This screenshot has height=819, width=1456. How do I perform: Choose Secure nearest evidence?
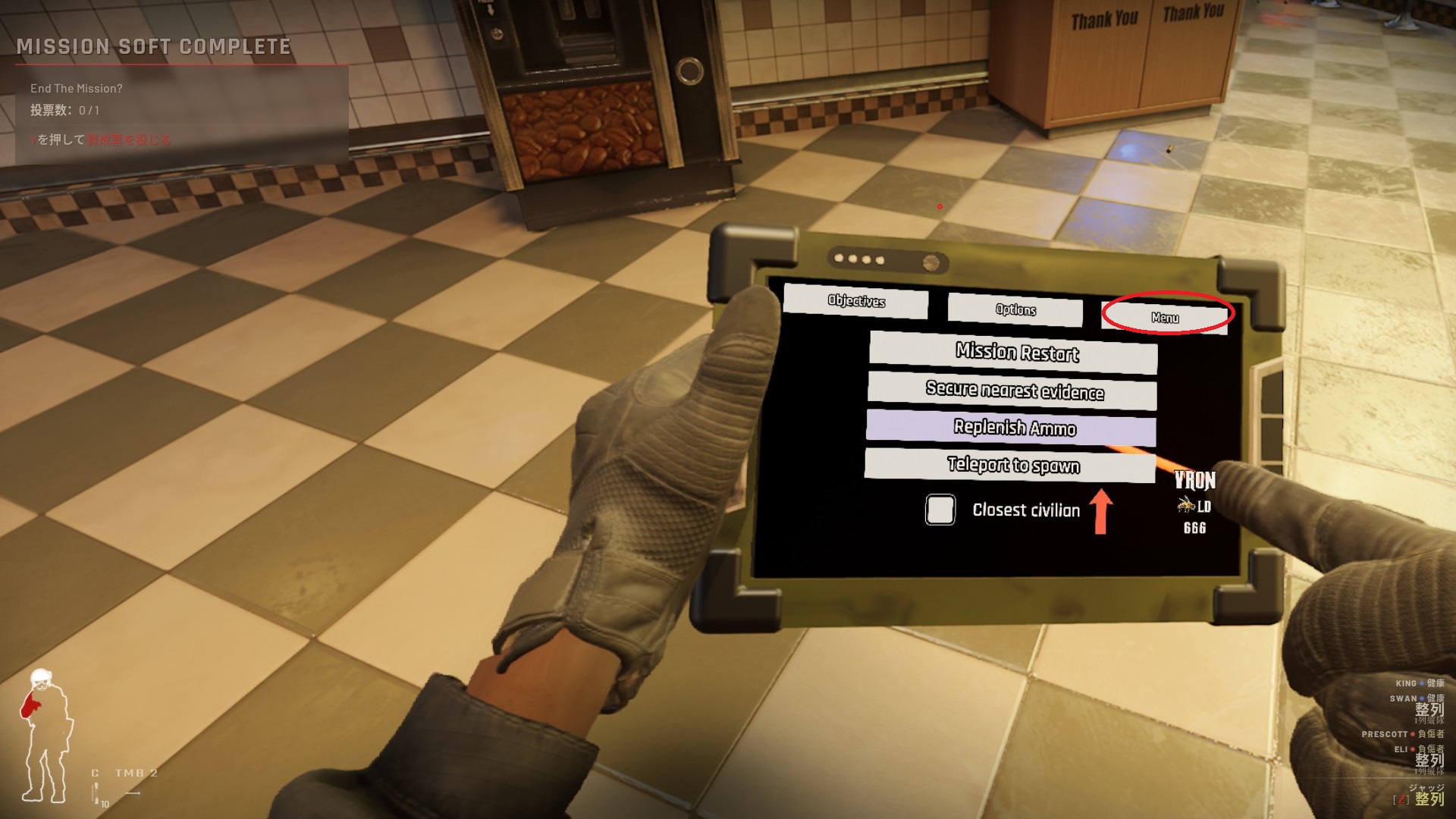[1012, 391]
